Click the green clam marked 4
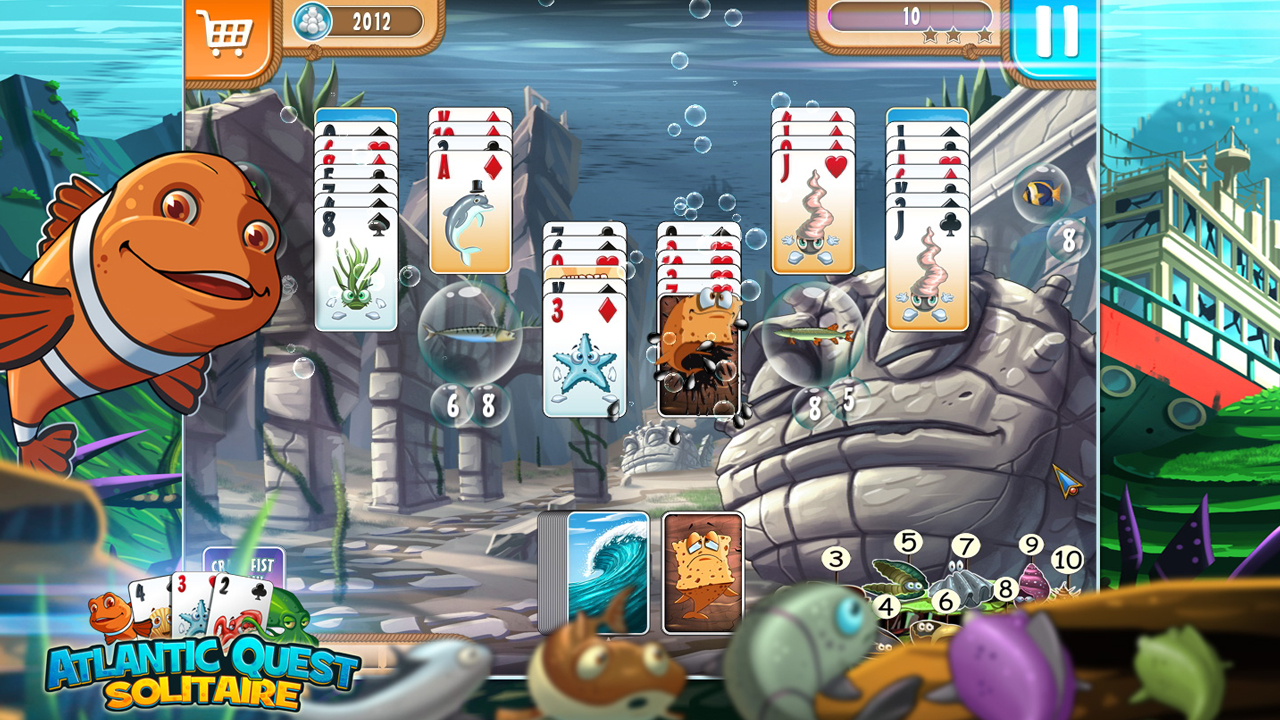 click(886, 605)
